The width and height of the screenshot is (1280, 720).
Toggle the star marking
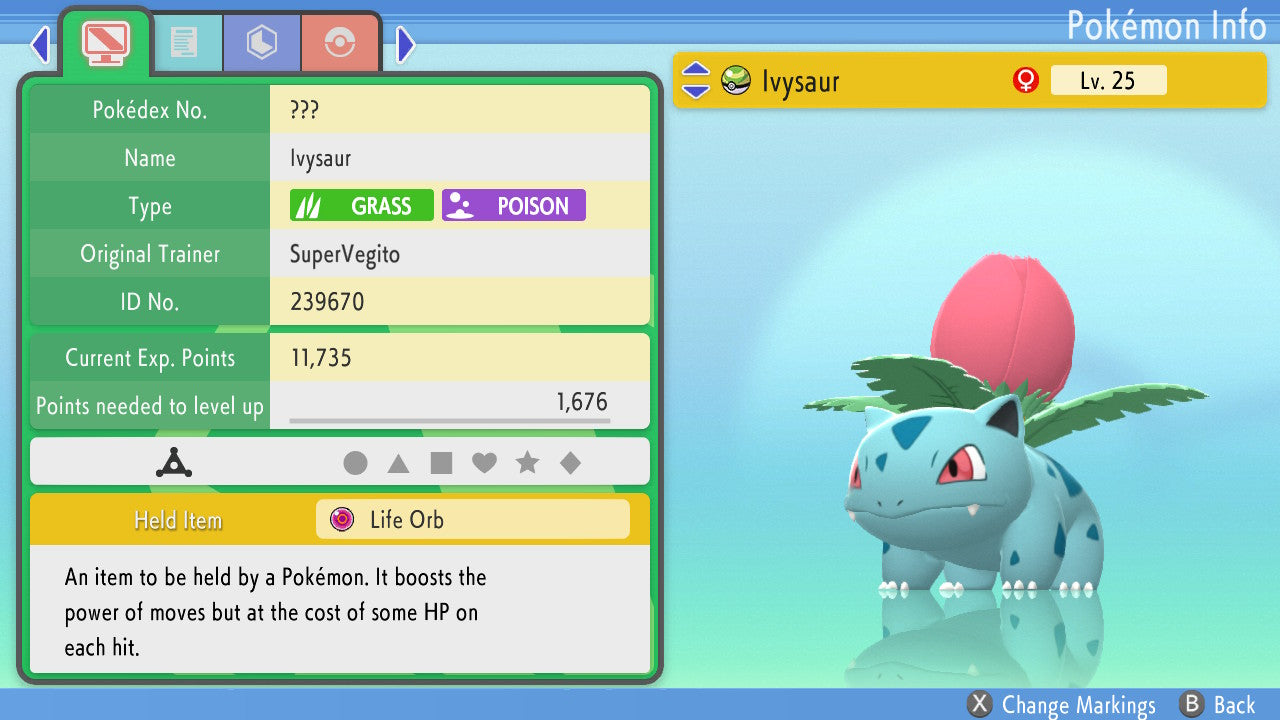pyautogui.click(x=527, y=463)
